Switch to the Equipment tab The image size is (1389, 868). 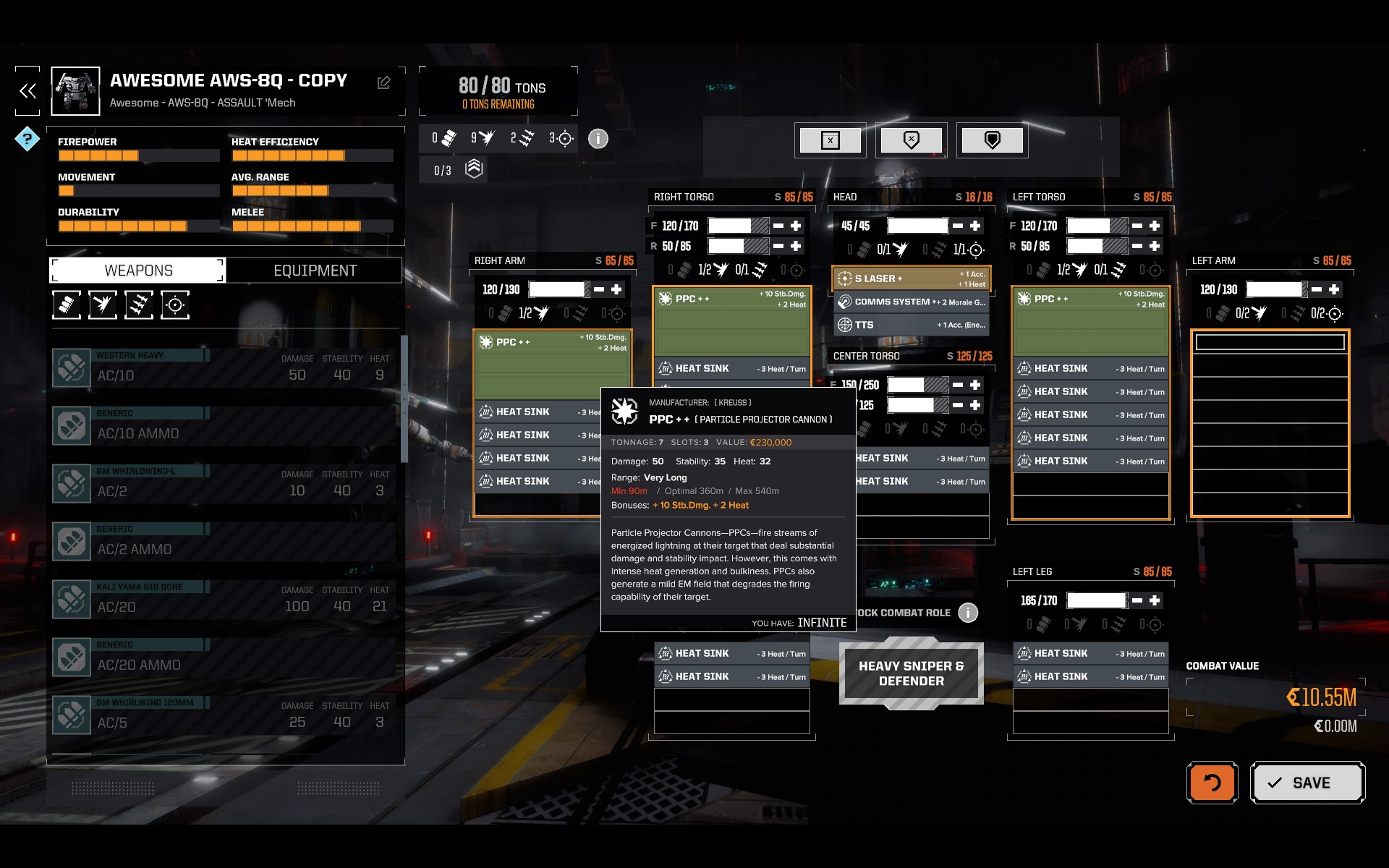pyautogui.click(x=315, y=271)
